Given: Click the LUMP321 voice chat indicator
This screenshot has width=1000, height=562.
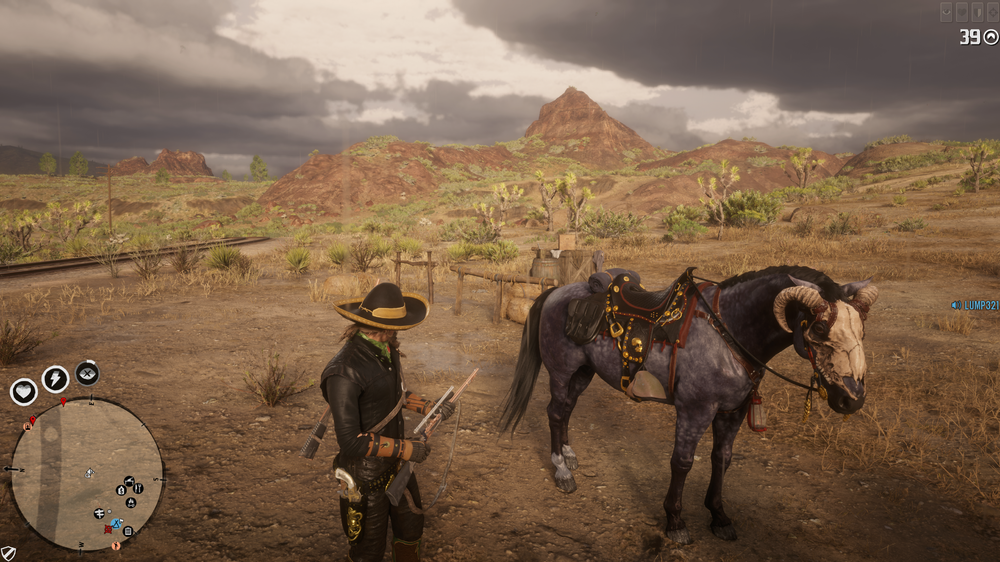Looking at the screenshot, I should (974, 305).
